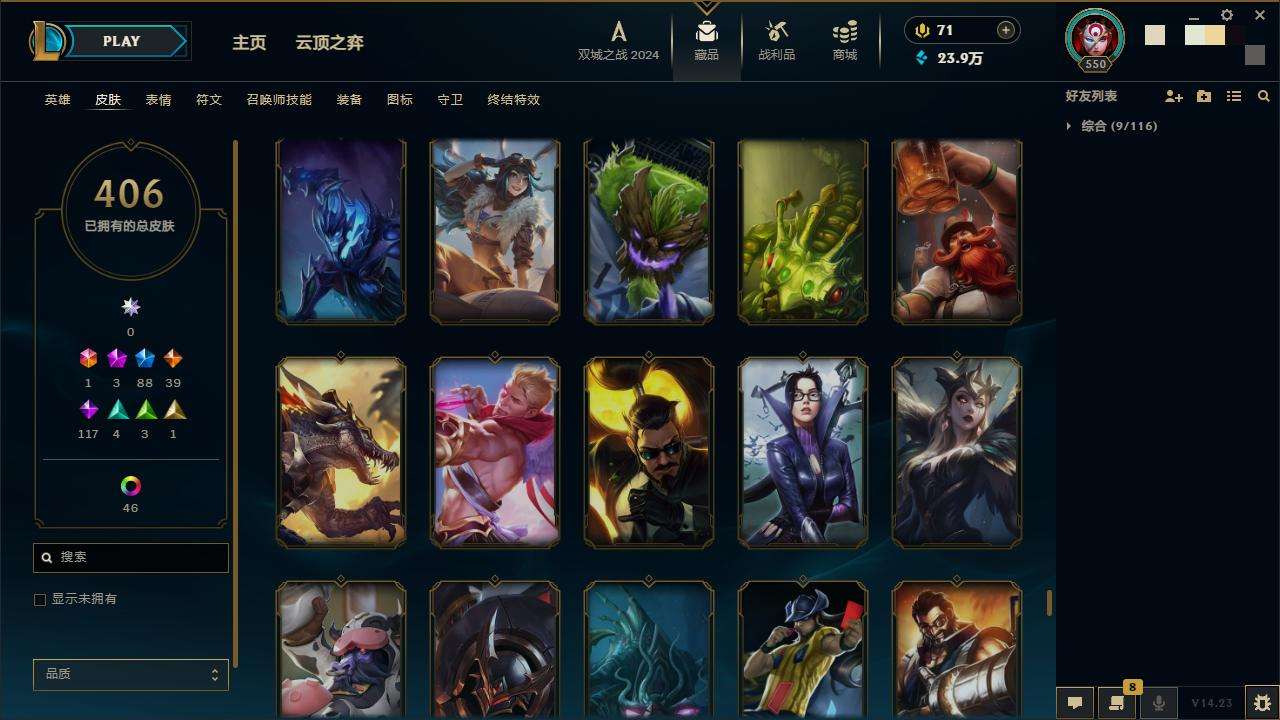This screenshot has width=1280, height=720.
Task: Show the 召唤师技能 tab
Action: click(278, 100)
